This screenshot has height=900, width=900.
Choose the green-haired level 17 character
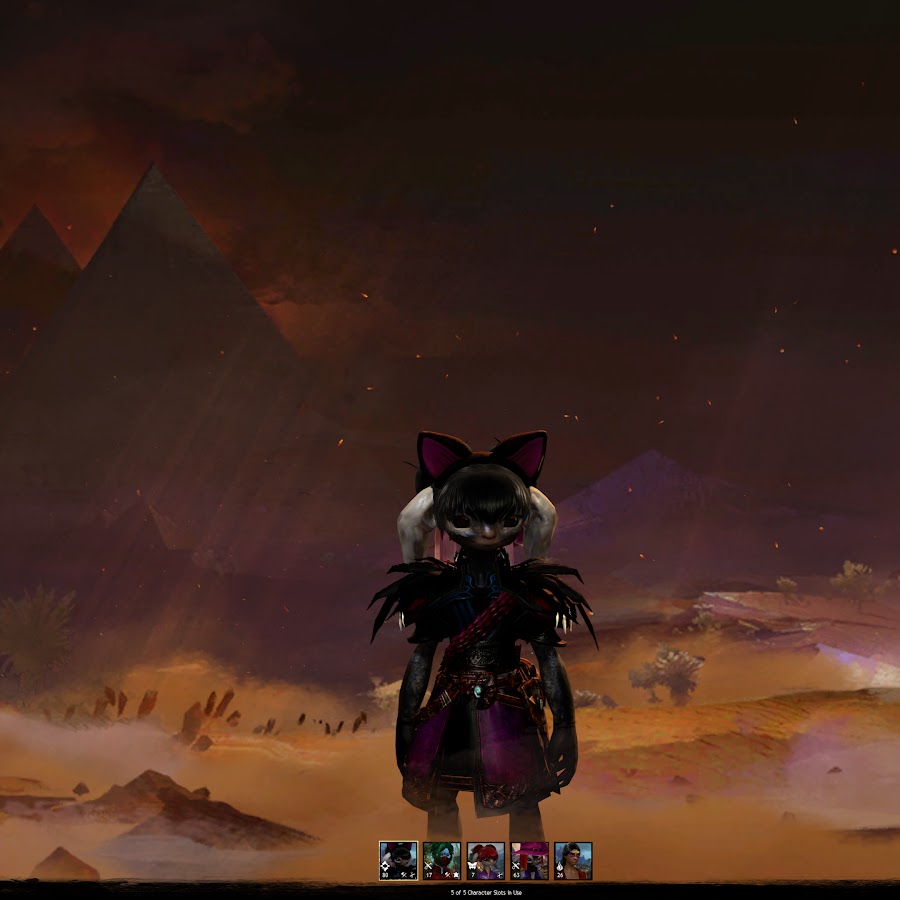441,860
